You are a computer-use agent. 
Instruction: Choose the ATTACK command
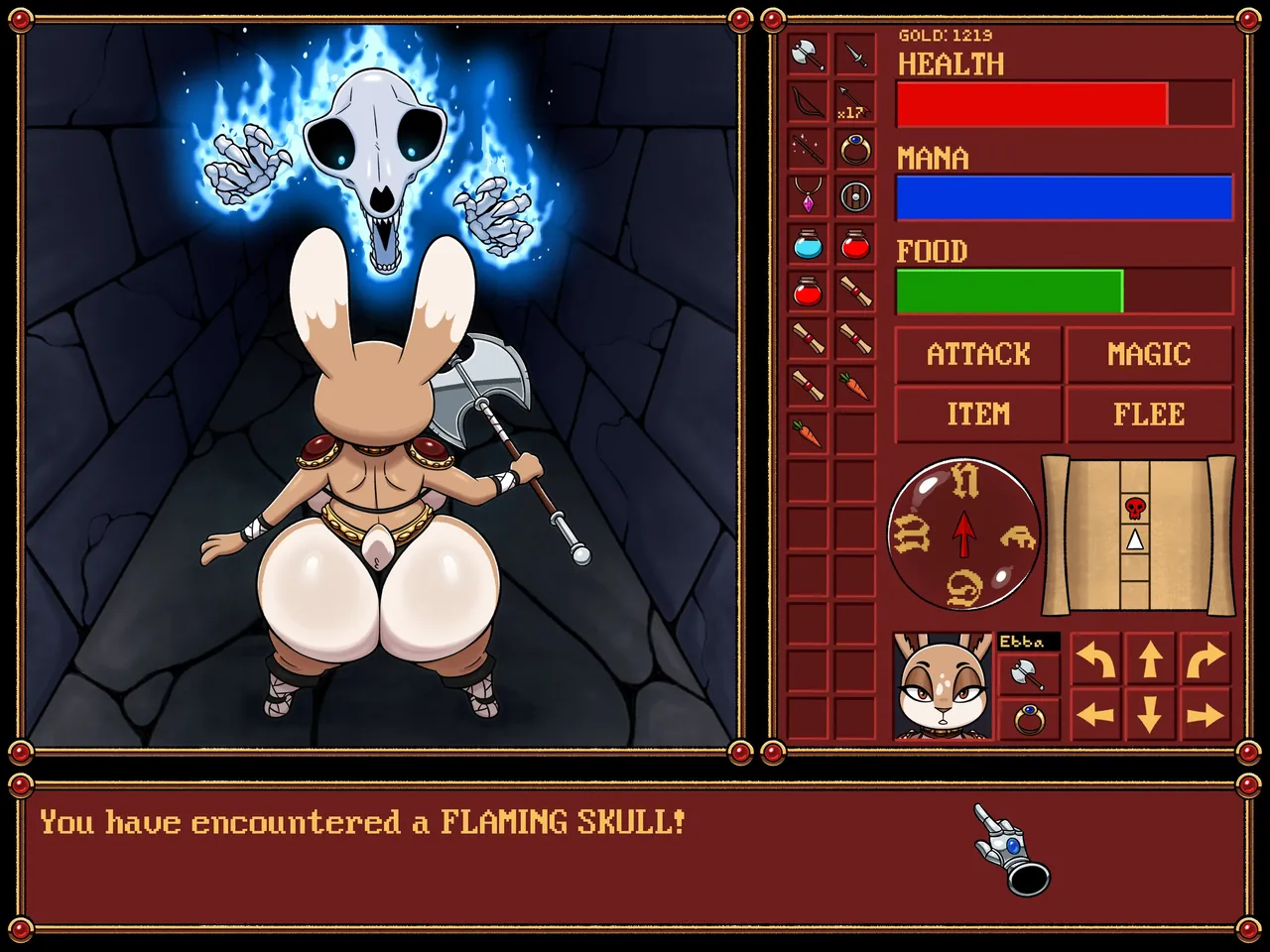[x=978, y=354]
